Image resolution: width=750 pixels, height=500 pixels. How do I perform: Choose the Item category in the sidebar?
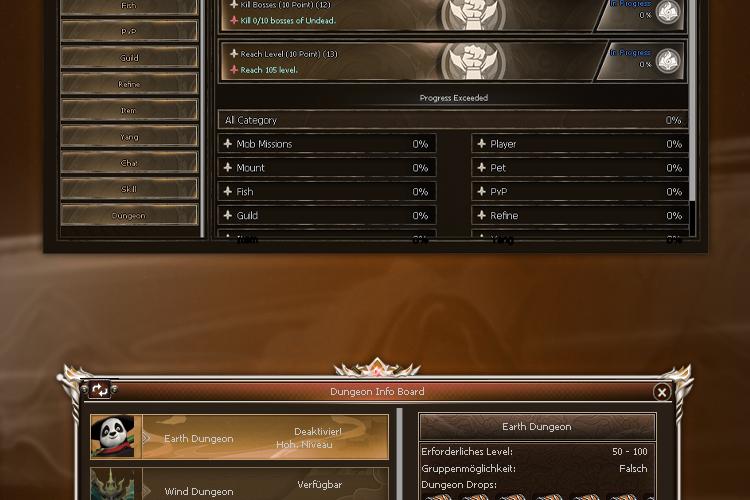click(x=129, y=110)
